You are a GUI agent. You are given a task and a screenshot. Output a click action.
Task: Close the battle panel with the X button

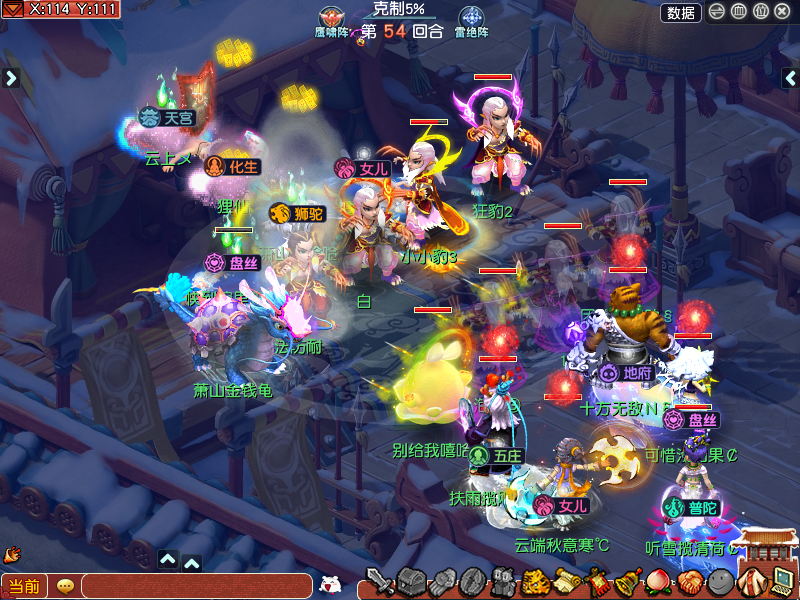pyautogui.click(x=782, y=12)
